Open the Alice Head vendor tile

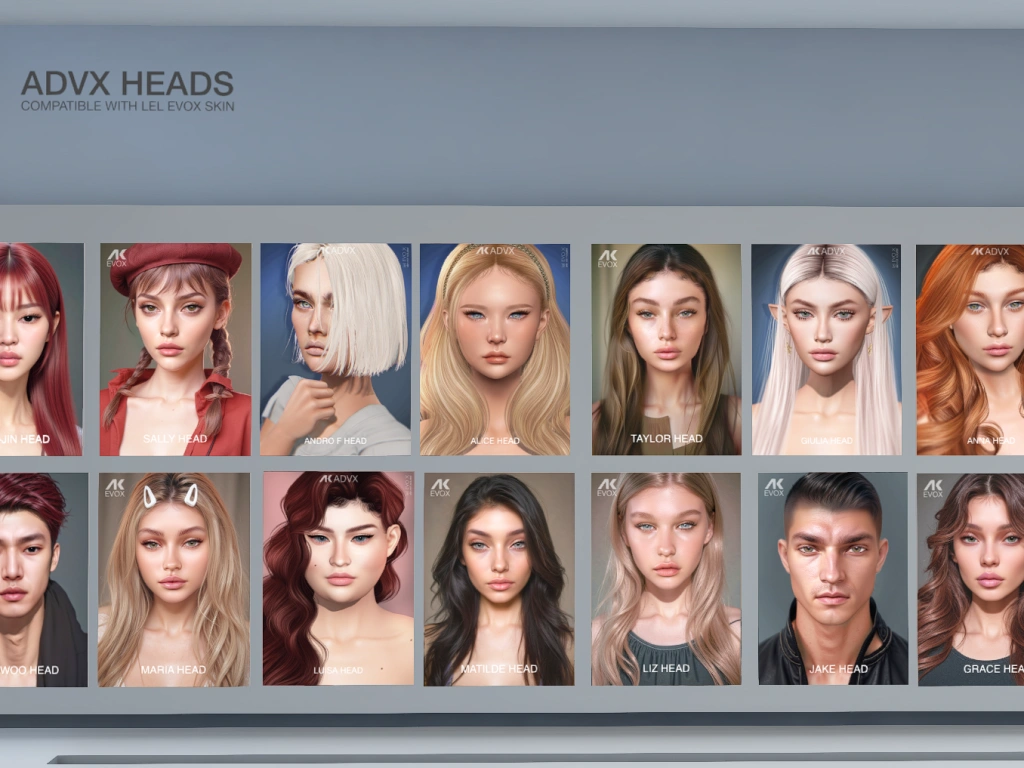495,349
